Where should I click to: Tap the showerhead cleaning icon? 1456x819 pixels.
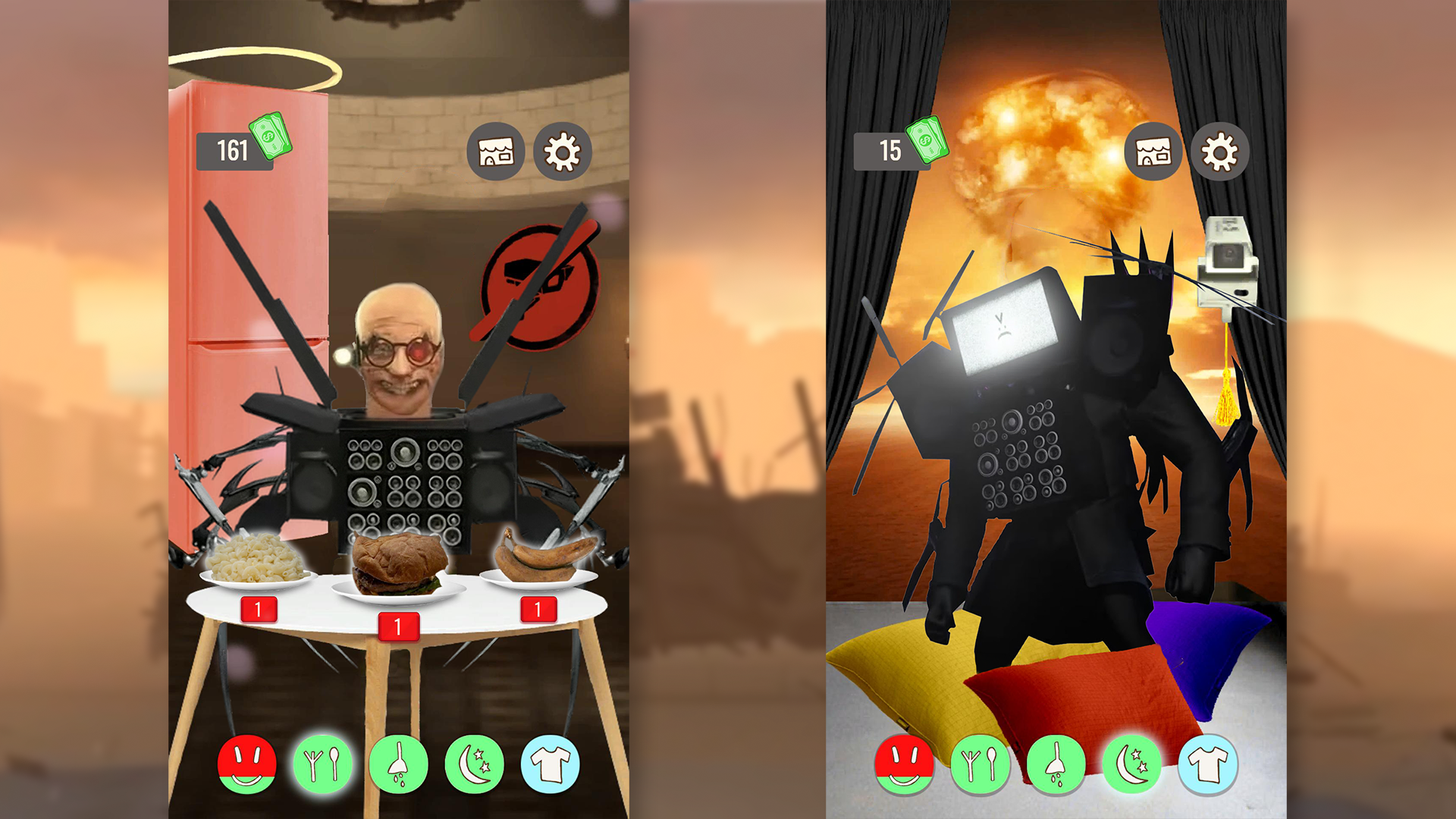point(400,764)
